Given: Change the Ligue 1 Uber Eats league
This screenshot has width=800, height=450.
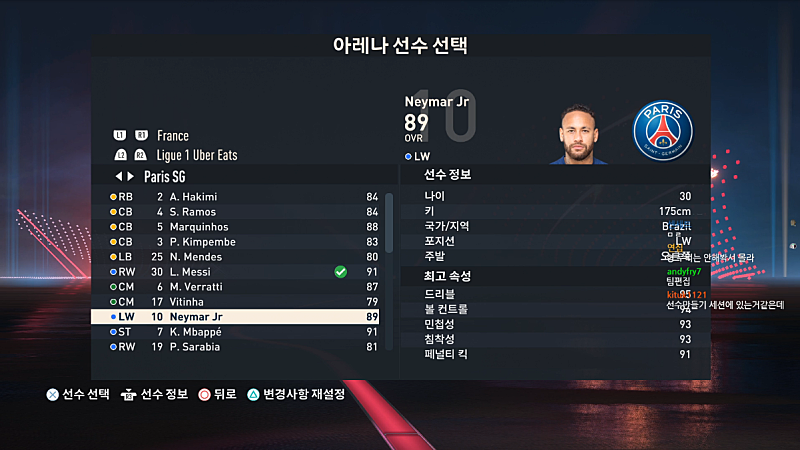Looking at the screenshot, I should coord(197,155).
